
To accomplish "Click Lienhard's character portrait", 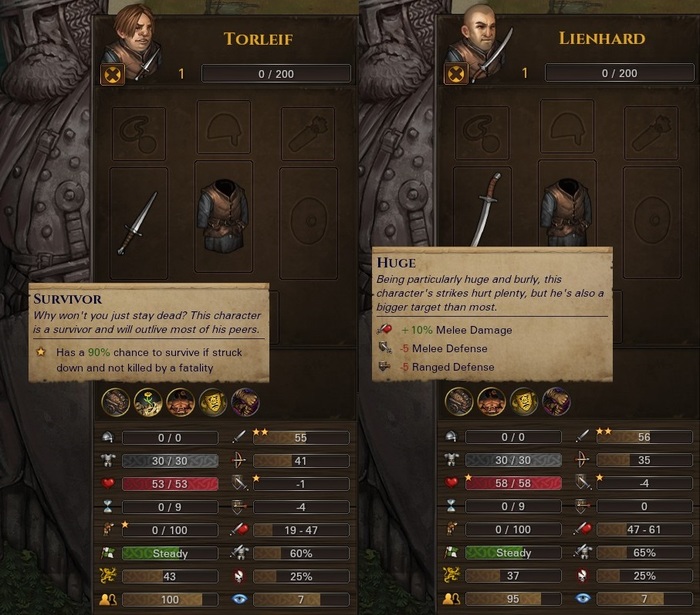I will [476, 36].
